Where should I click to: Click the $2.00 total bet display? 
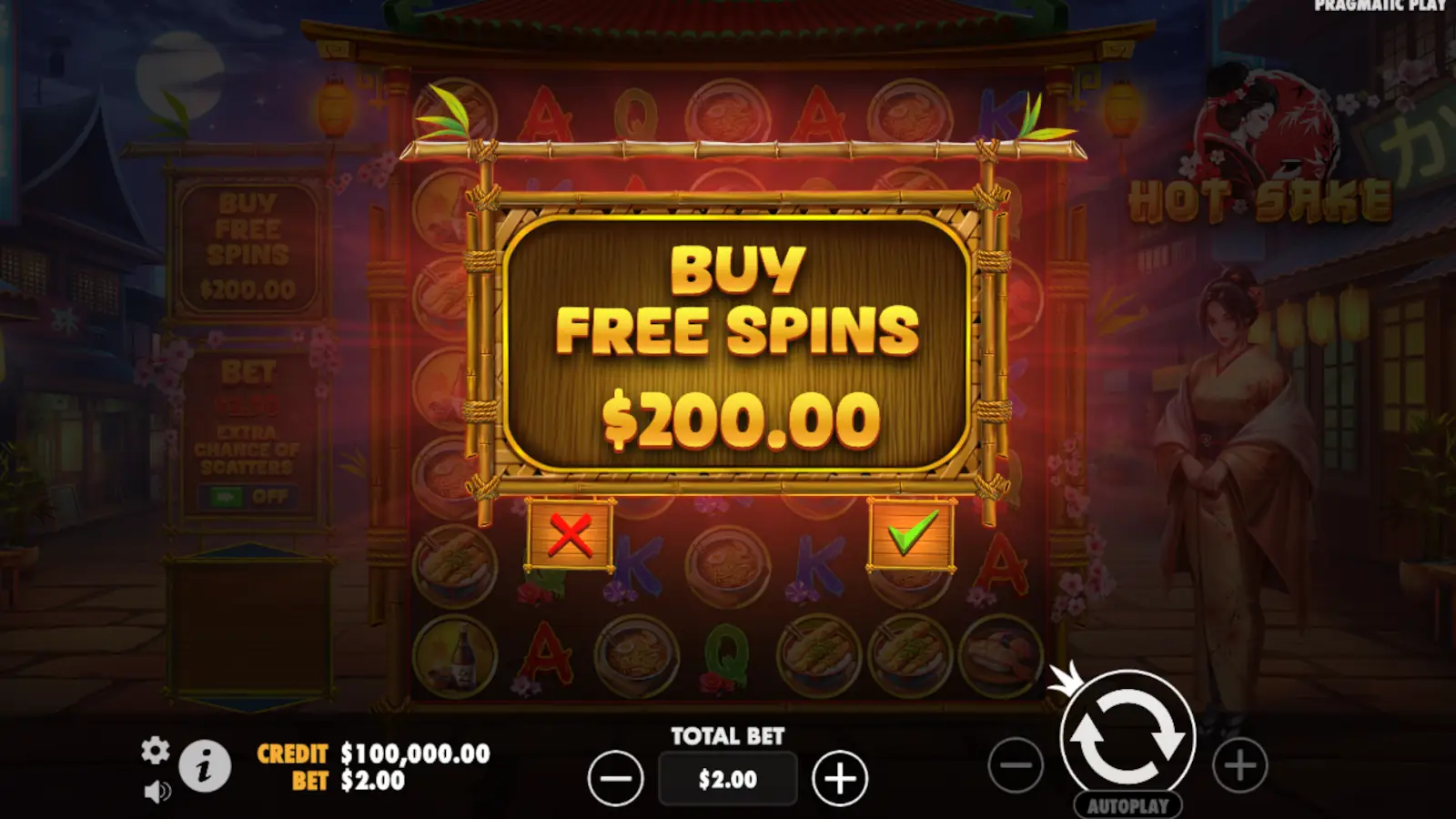(x=727, y=778)
